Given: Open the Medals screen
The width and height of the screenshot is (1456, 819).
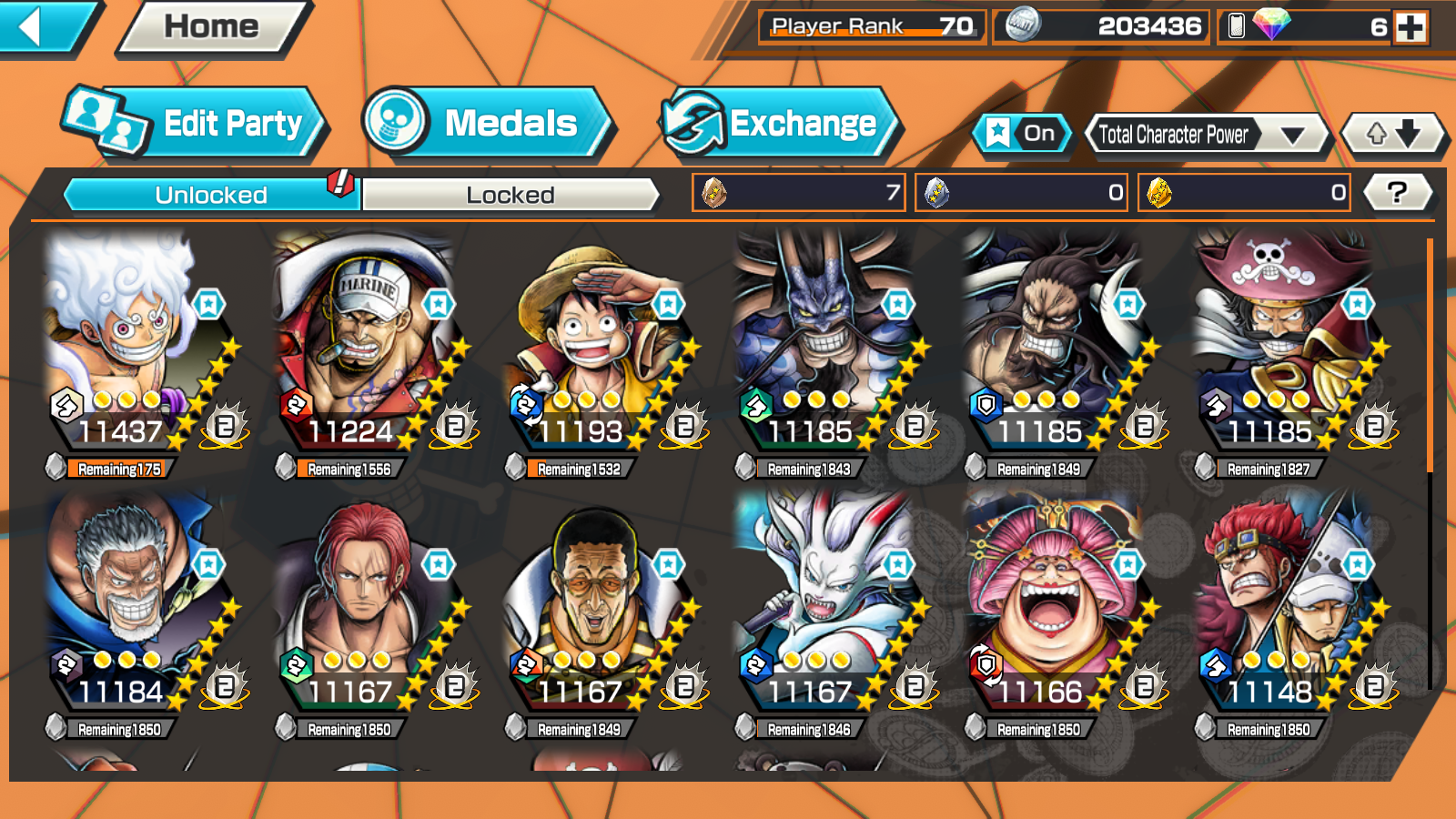Looking at the screenshot, I should point(487,123).
